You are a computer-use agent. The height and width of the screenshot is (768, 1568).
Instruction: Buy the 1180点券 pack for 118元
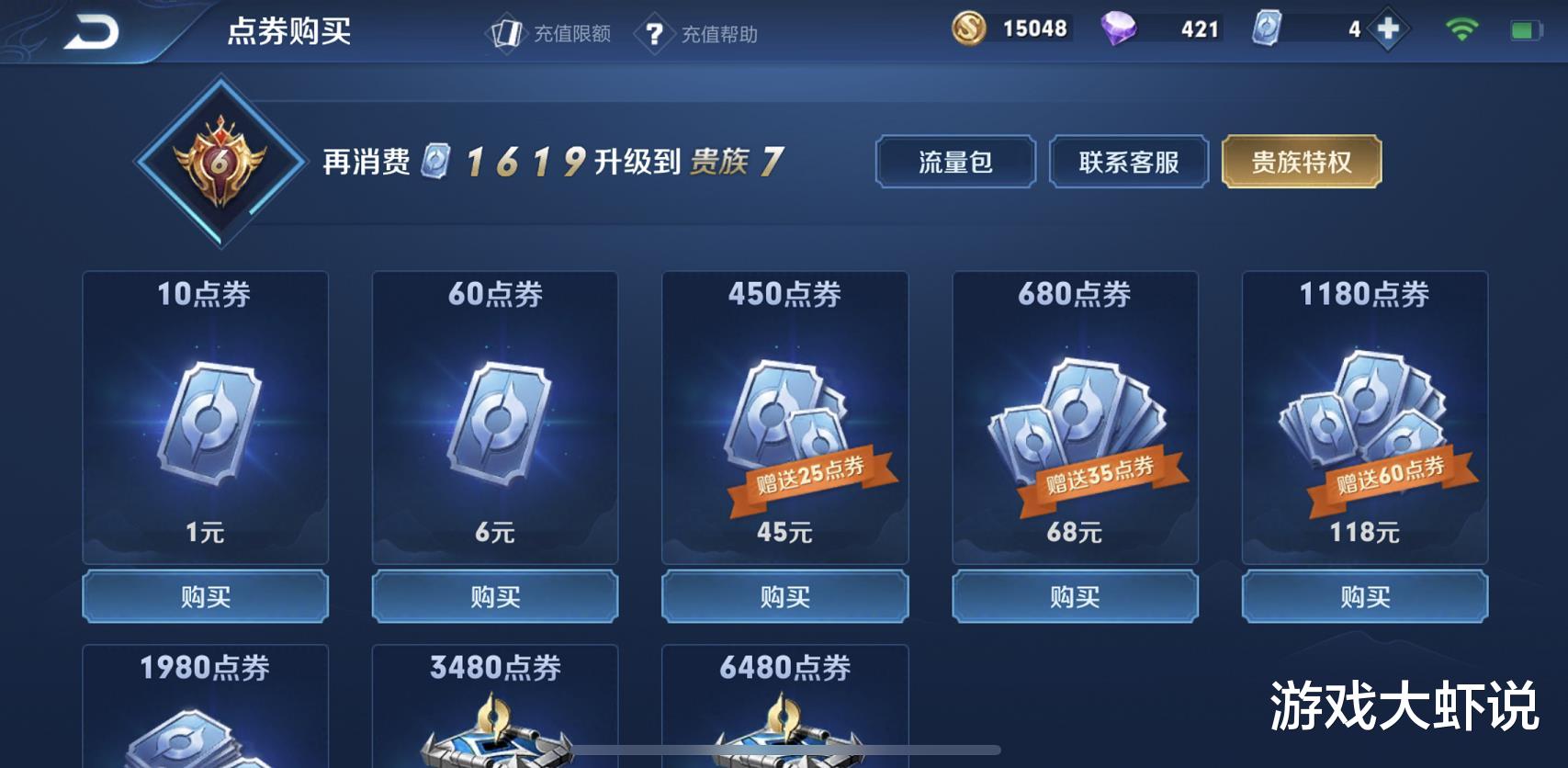[x=1364, y=596]
